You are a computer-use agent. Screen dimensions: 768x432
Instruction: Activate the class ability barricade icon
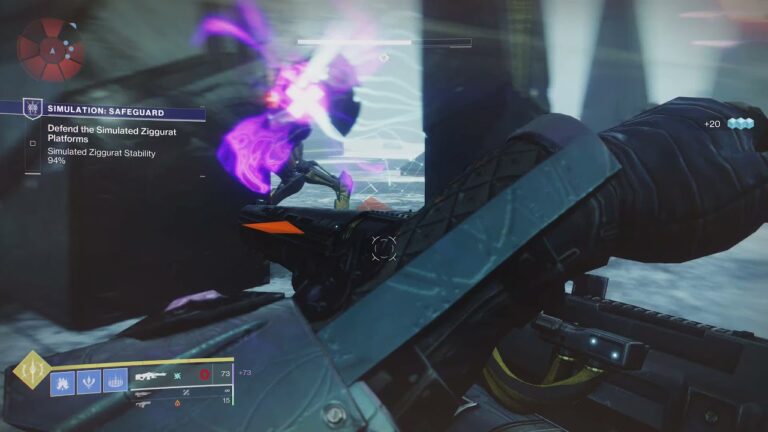[116, 381]
